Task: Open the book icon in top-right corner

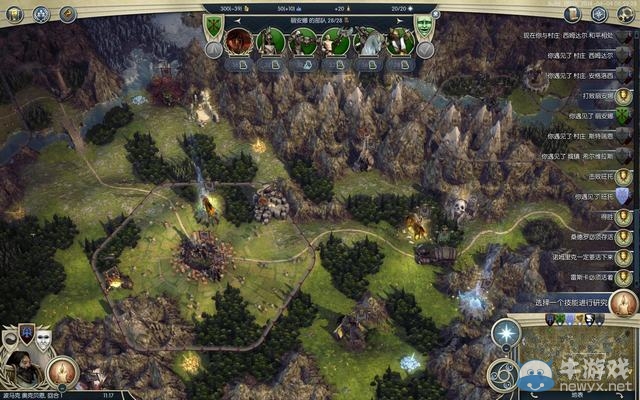Action: coord(571,14)
